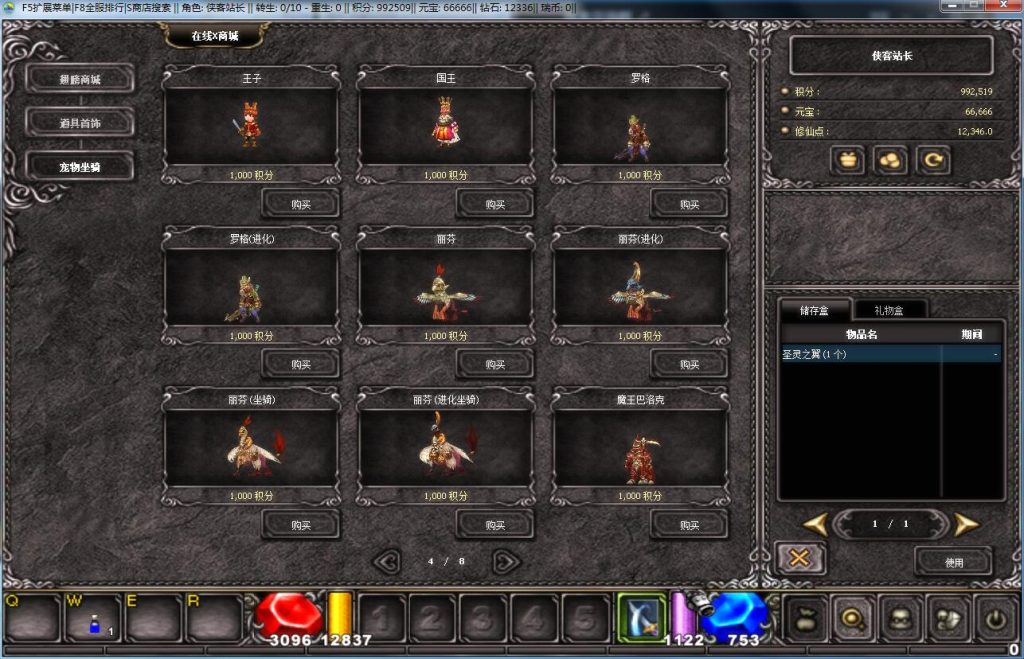Click the gift box icon button
Image resolution: width=1024 pixels, height=659 pixels.
click(x=848, y=160)
